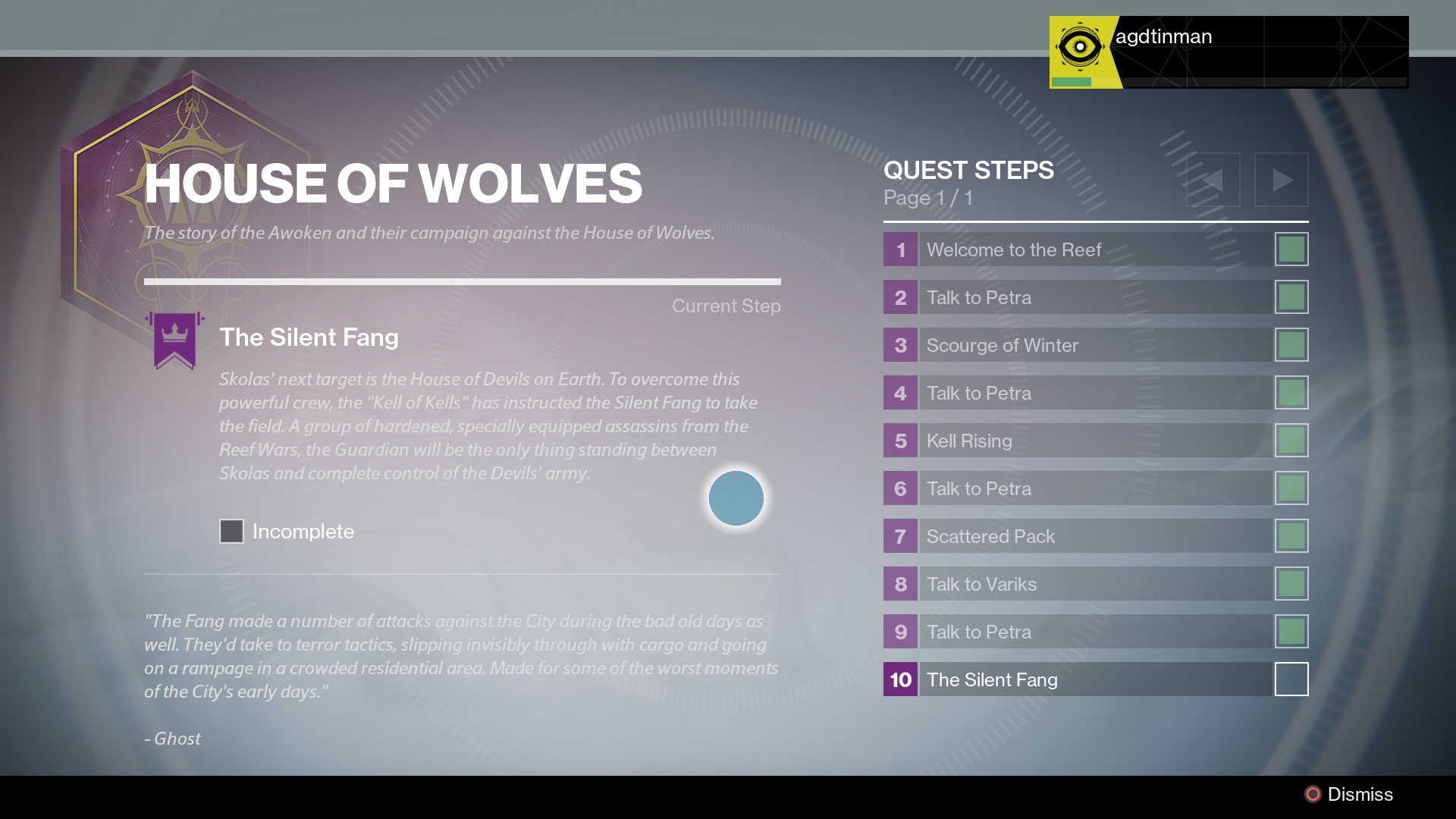This screenshot has width=1456, height=819.
Task: Toggle the empty checkbox next to The Silent Fang step
Action: click(x=1291, y=679)
